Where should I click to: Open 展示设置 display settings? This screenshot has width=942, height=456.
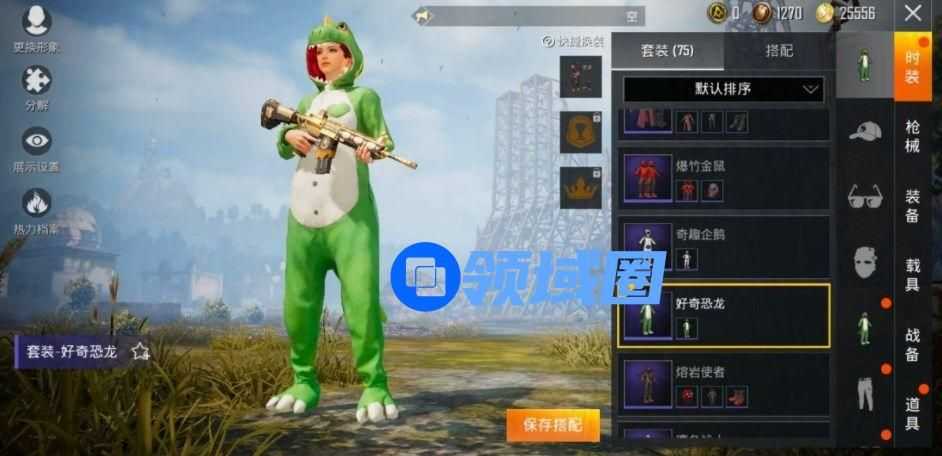click(x=36, y=147)
